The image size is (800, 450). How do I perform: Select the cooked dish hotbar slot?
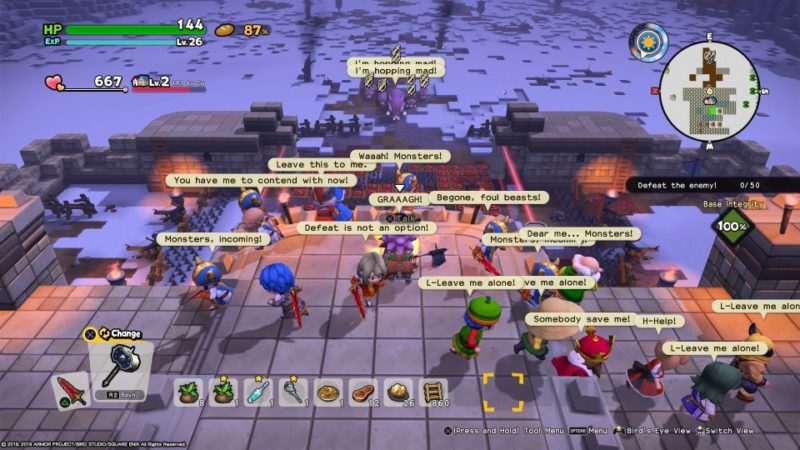[328, 391]
